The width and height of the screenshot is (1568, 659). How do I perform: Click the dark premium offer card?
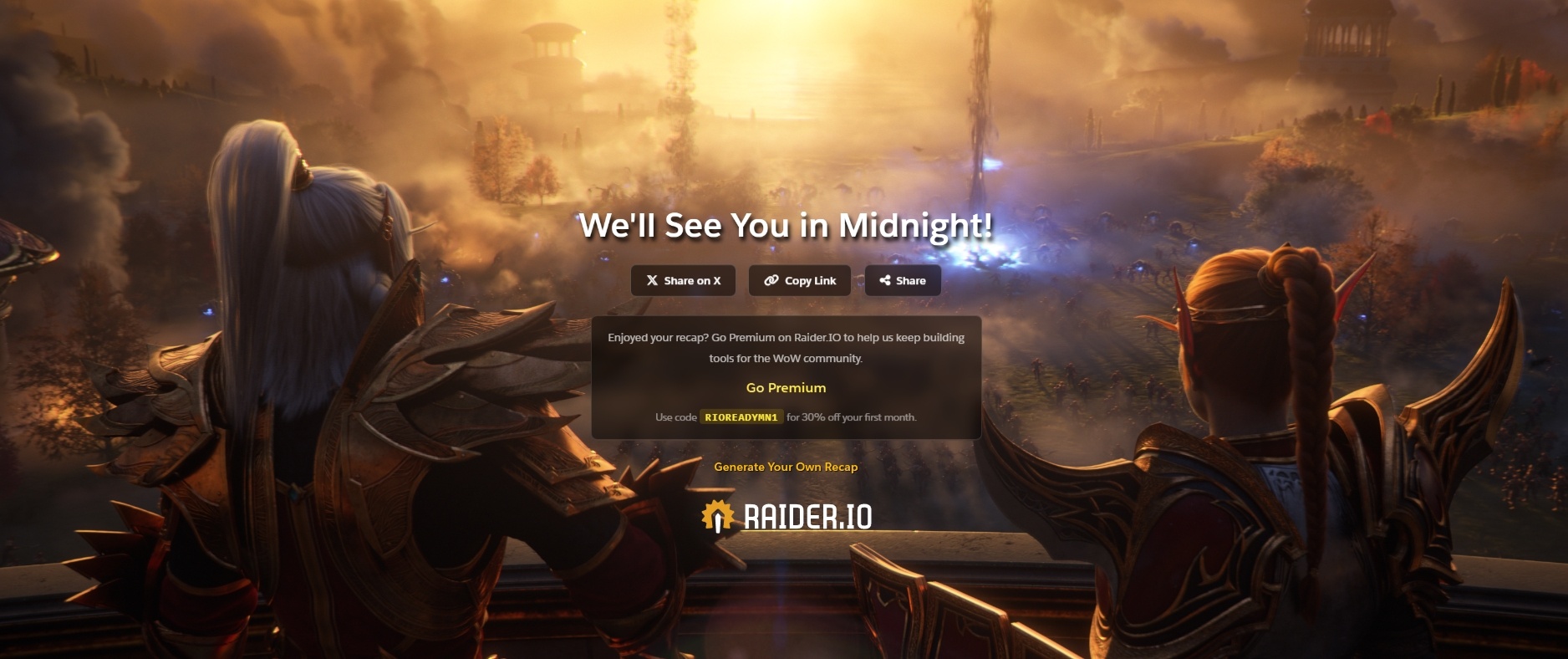[786, 376]
